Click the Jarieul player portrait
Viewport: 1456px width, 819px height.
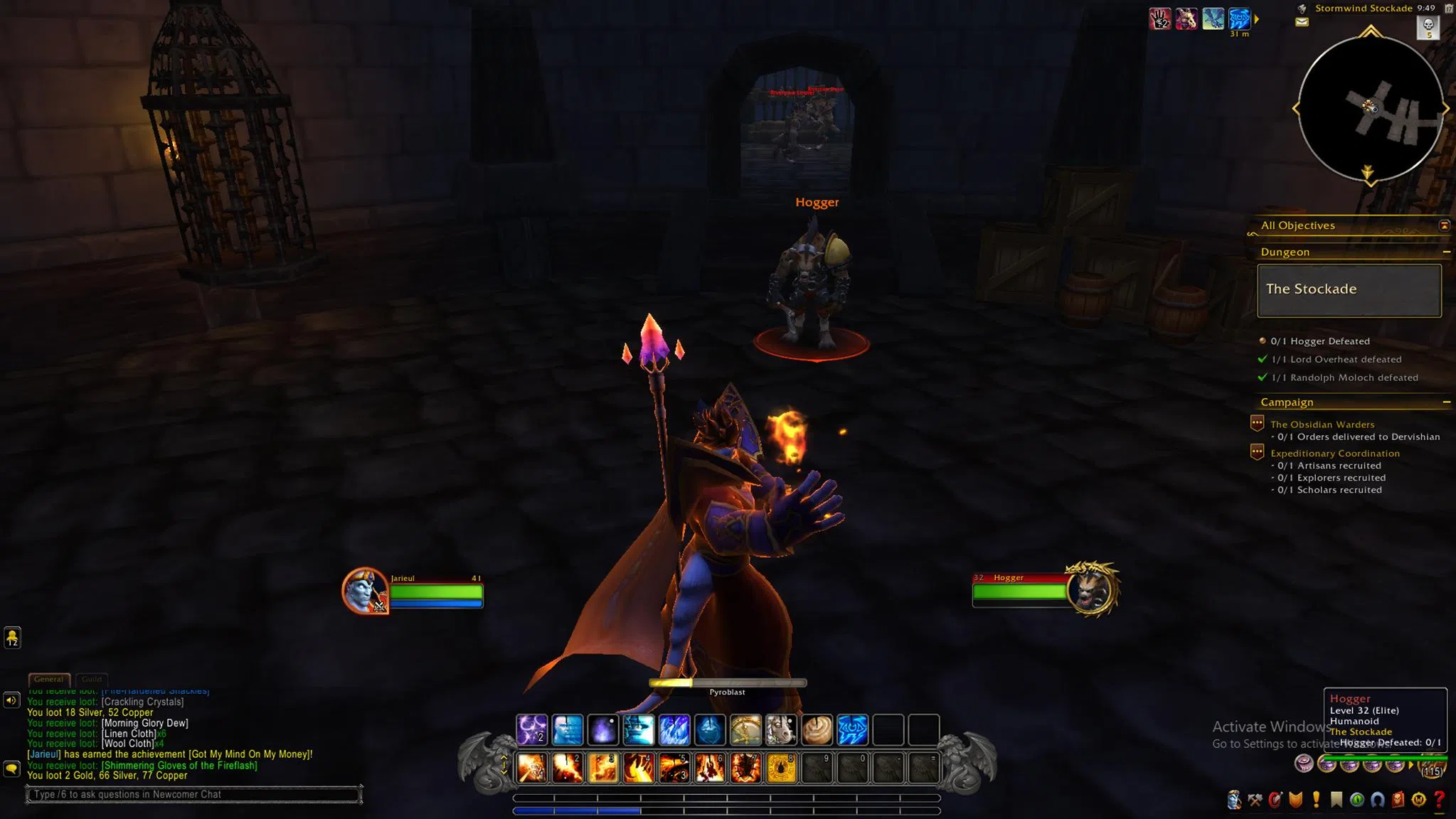point(365,590)
